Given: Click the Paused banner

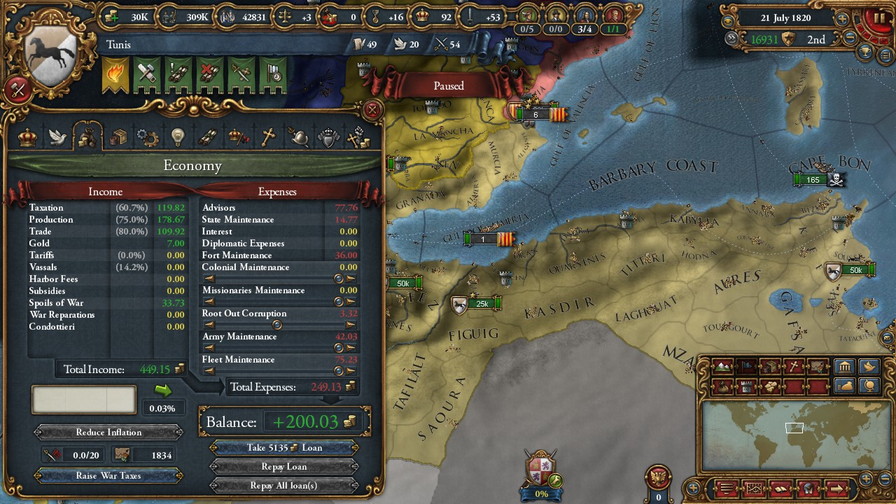Looking at the screenshot, I should coord(448,86).
